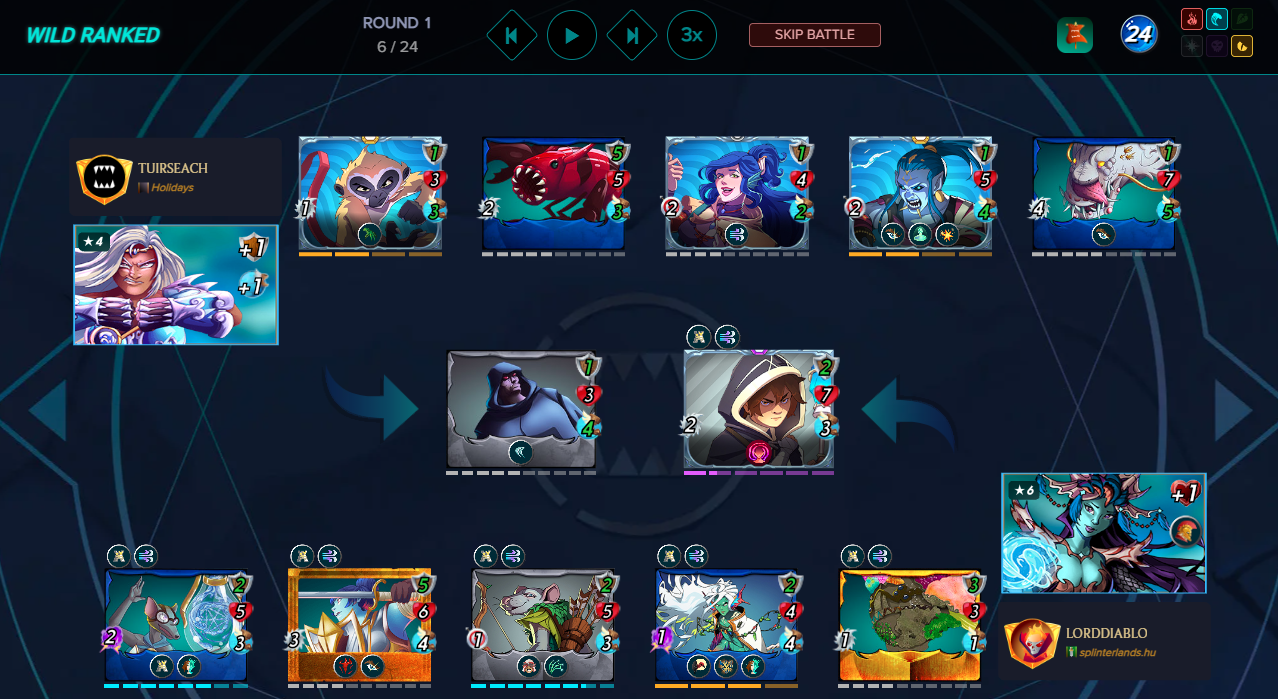Skip the battle
The height and width of the screenshot is (699, 1278).
[x=814, y=35]
